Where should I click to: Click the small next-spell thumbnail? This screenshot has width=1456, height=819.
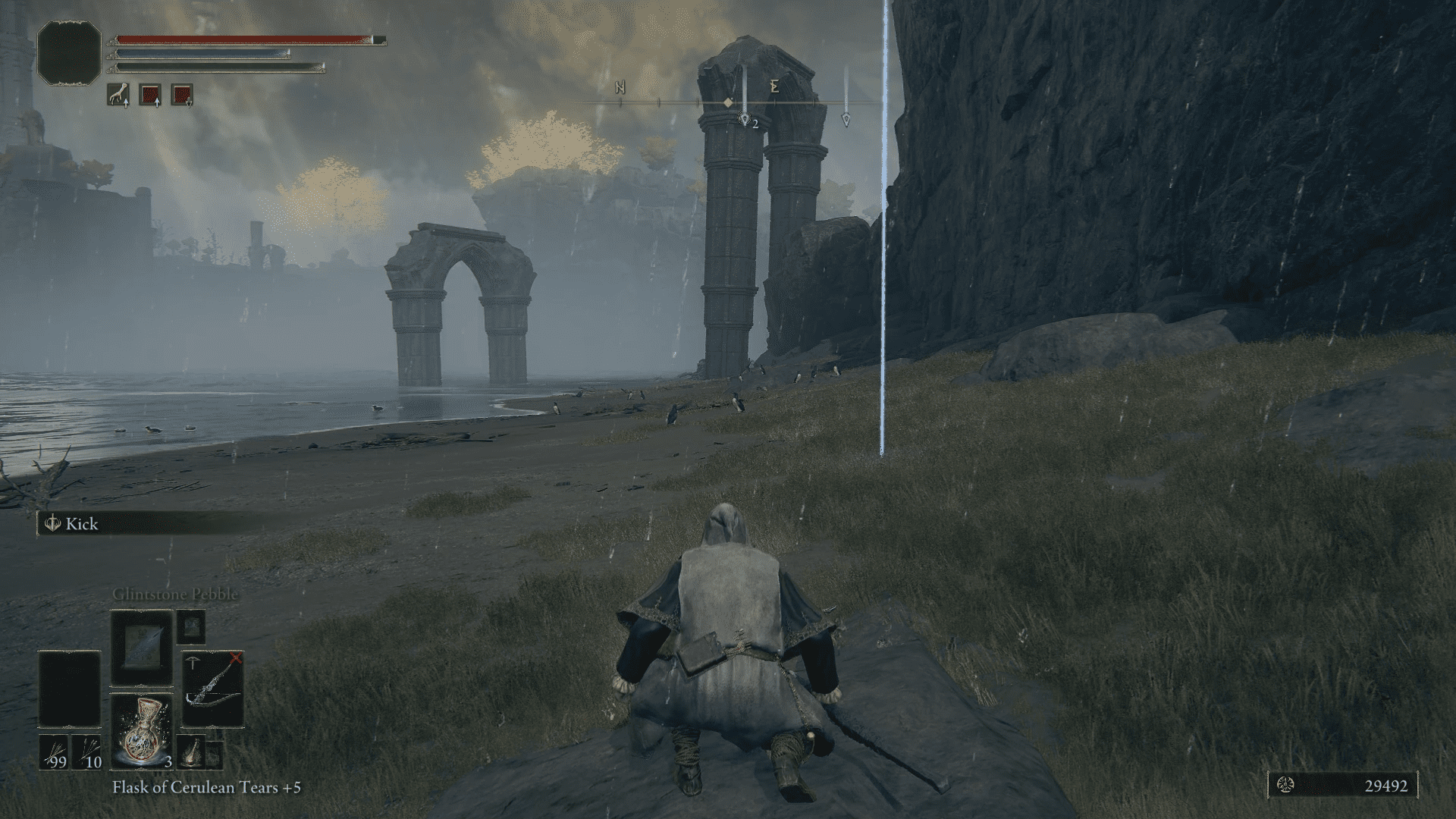[x=191, y=627]
